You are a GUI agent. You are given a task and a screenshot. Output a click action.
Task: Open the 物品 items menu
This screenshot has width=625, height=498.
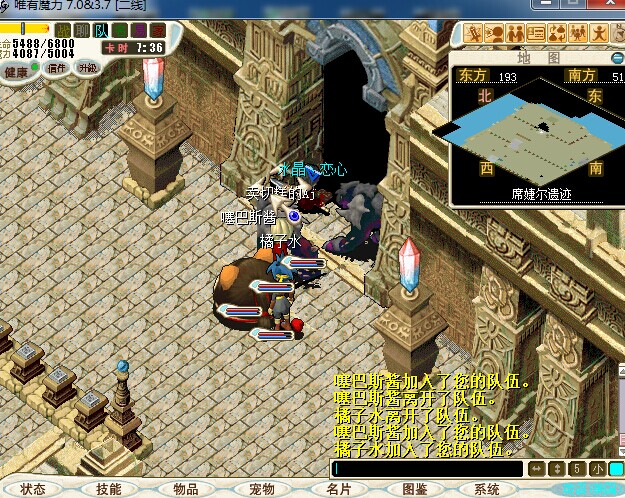(x=185, y=489)
